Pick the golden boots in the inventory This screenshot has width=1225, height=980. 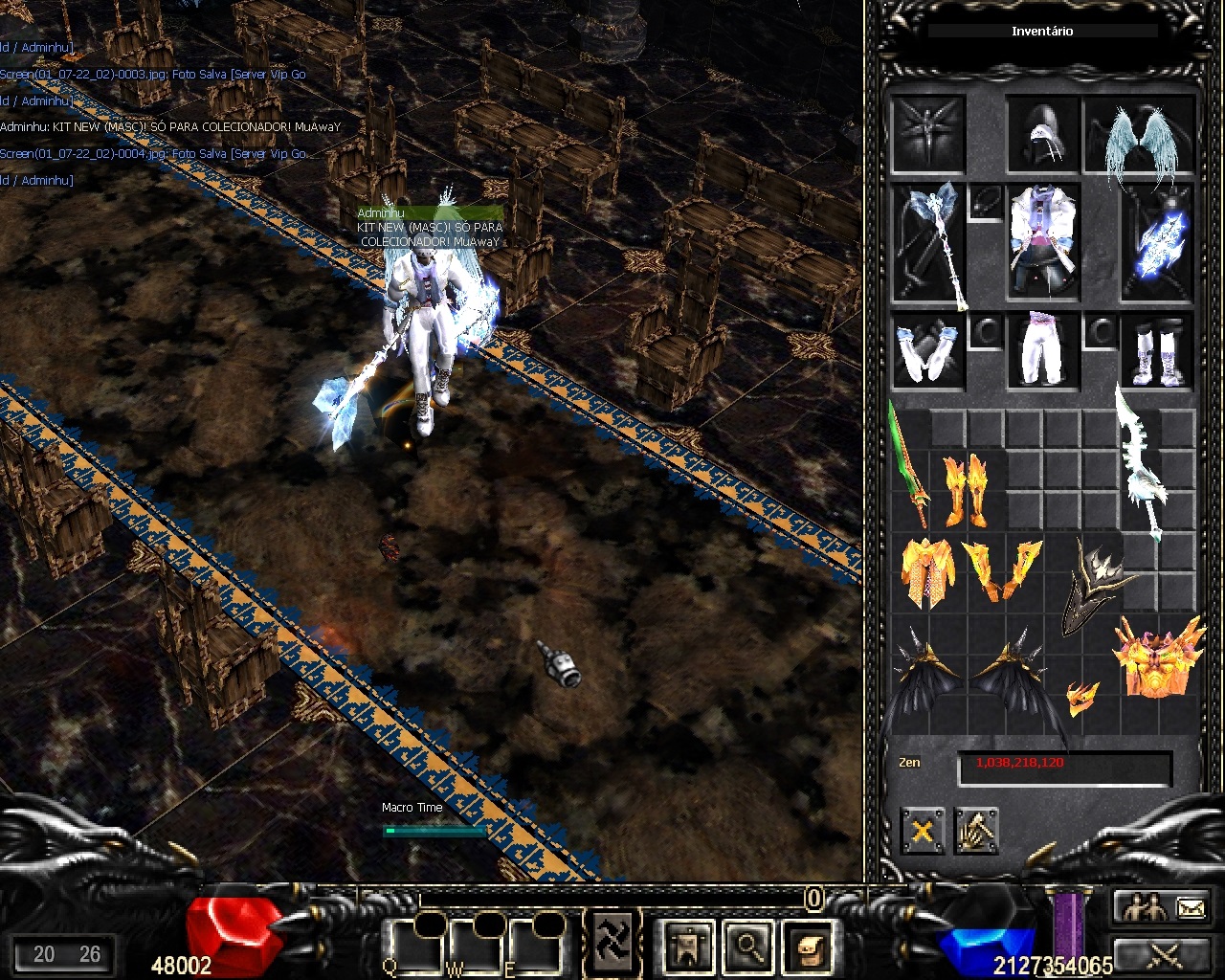pyautogui.click(x=966, y=489)
